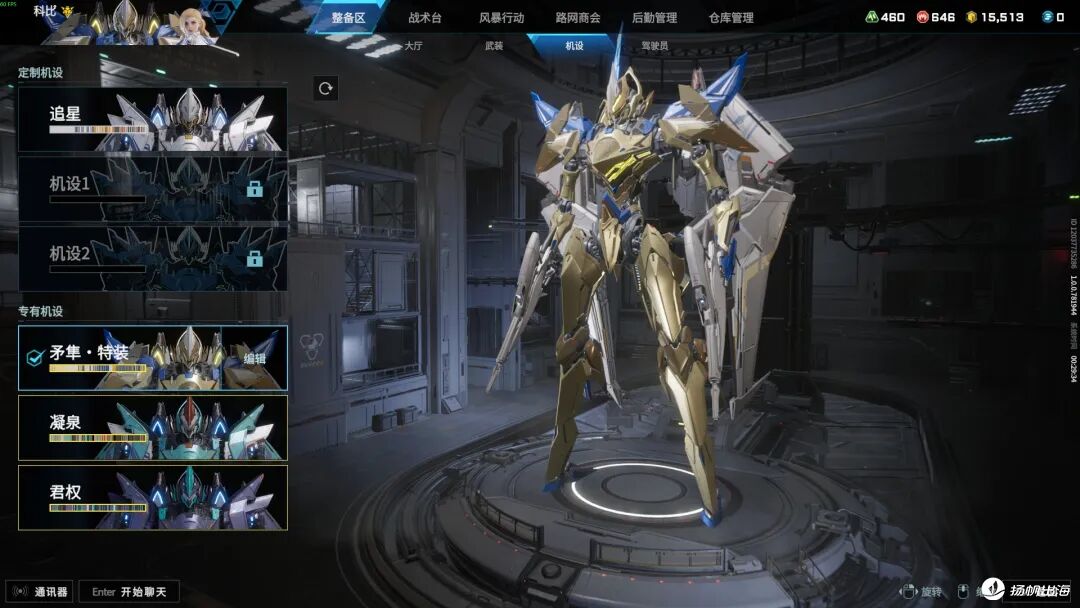This screenshot has height=608, width=1080.
Task: Show the 武装 sub-tab
Action: [494, 46]
